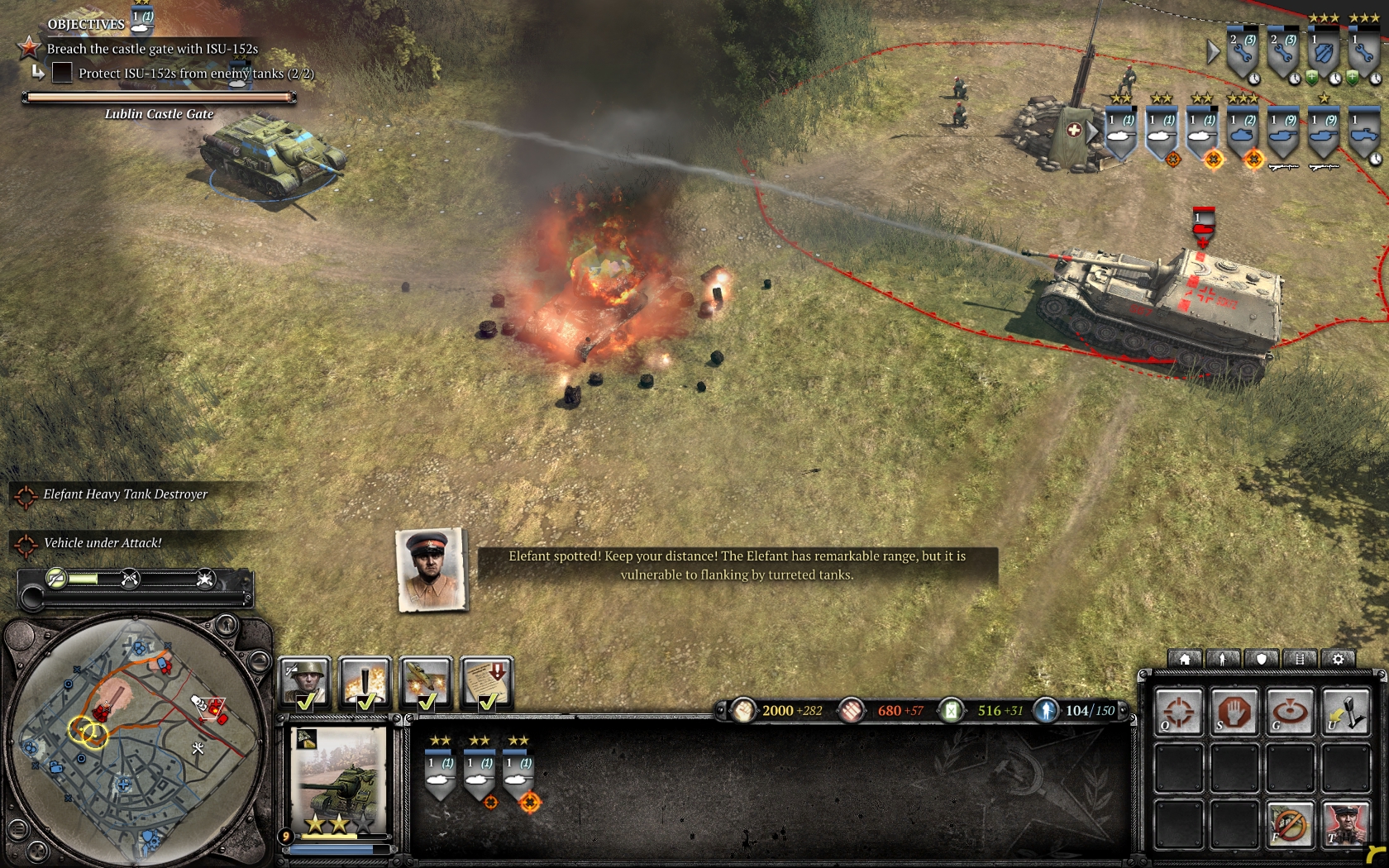The image size is (1389, 868).
Task: Open the selected ISU-152 unit portrait
Action: click(x=340, y=777)
